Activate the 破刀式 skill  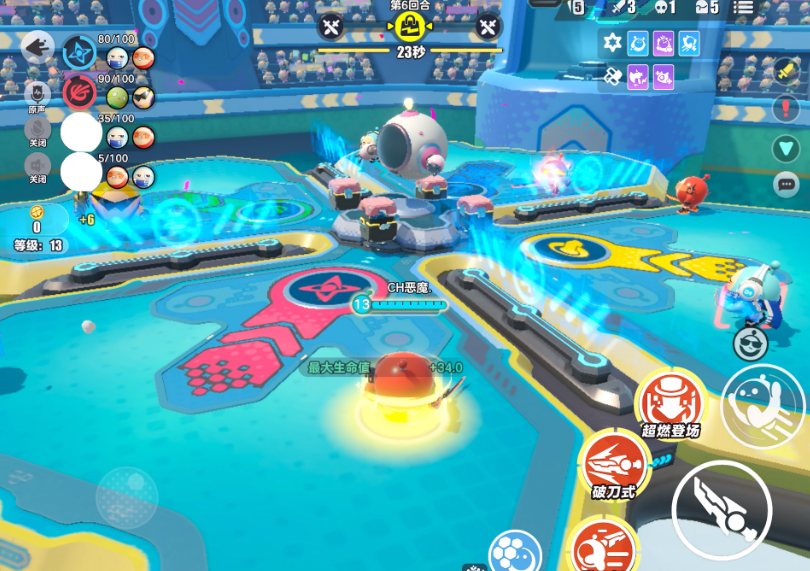pos(612,465)
